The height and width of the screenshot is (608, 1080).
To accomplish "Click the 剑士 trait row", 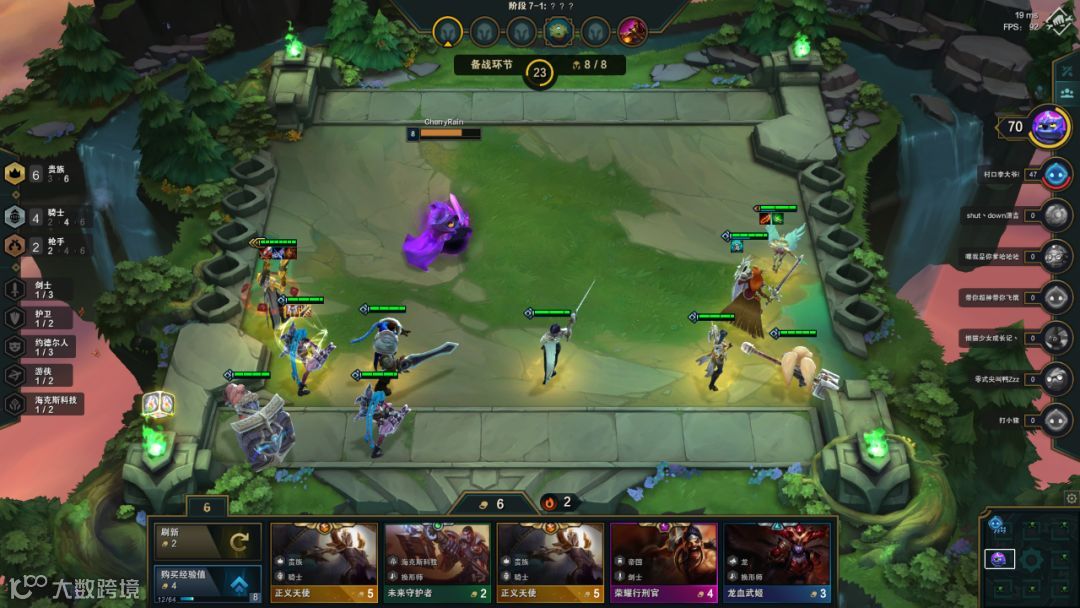I will tap(40, 289).
